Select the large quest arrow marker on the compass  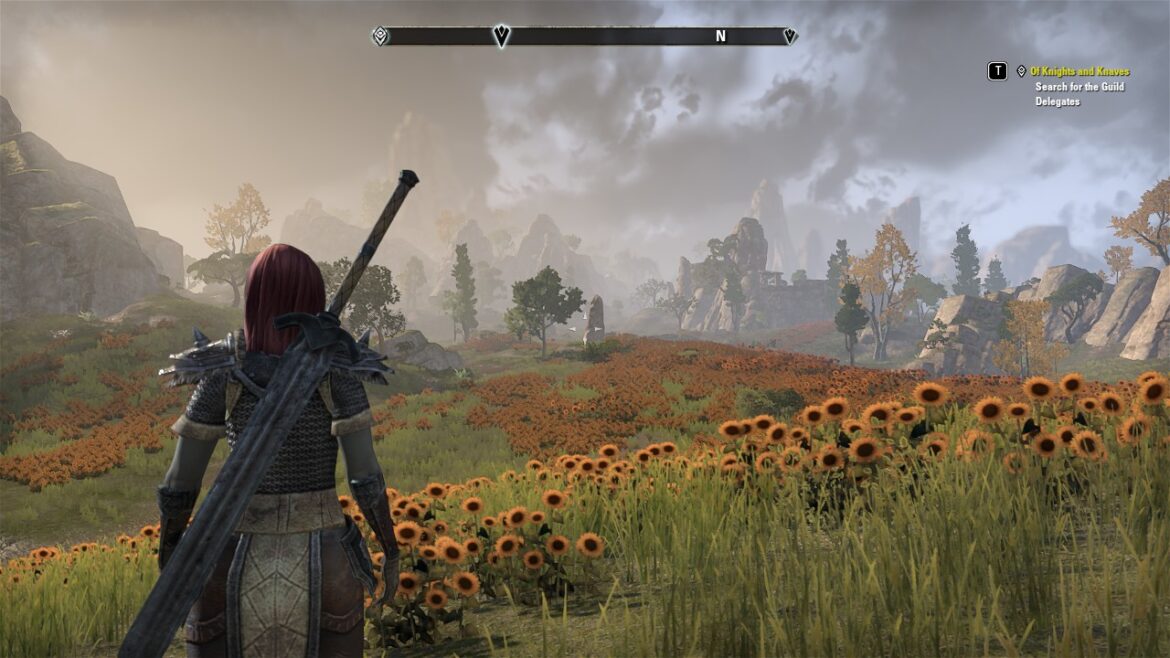501,36
